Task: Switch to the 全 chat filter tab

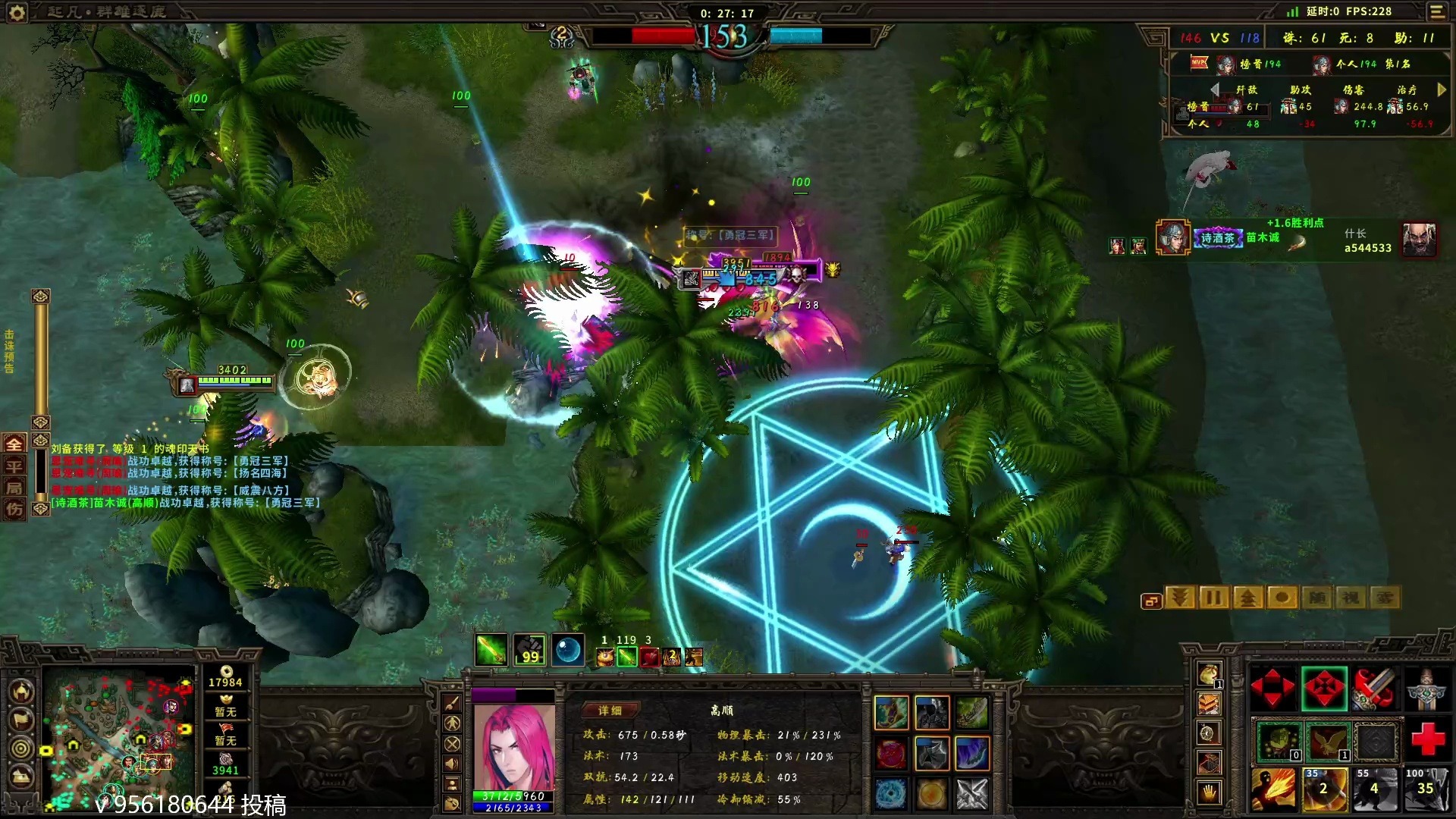Action: pyautogui.click(x=14, y=444)
